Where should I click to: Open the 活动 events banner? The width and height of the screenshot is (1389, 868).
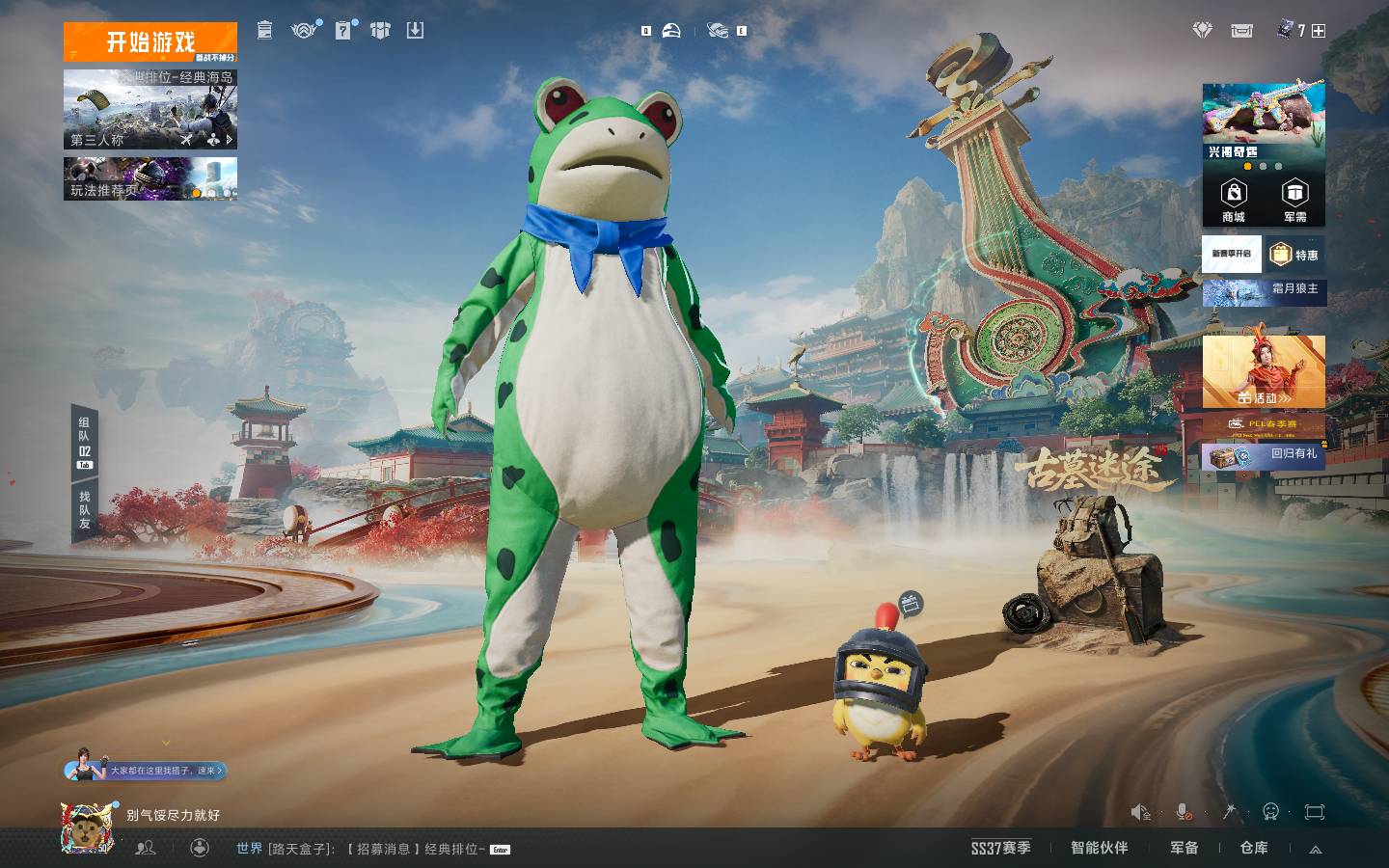tap(1264, 372)
